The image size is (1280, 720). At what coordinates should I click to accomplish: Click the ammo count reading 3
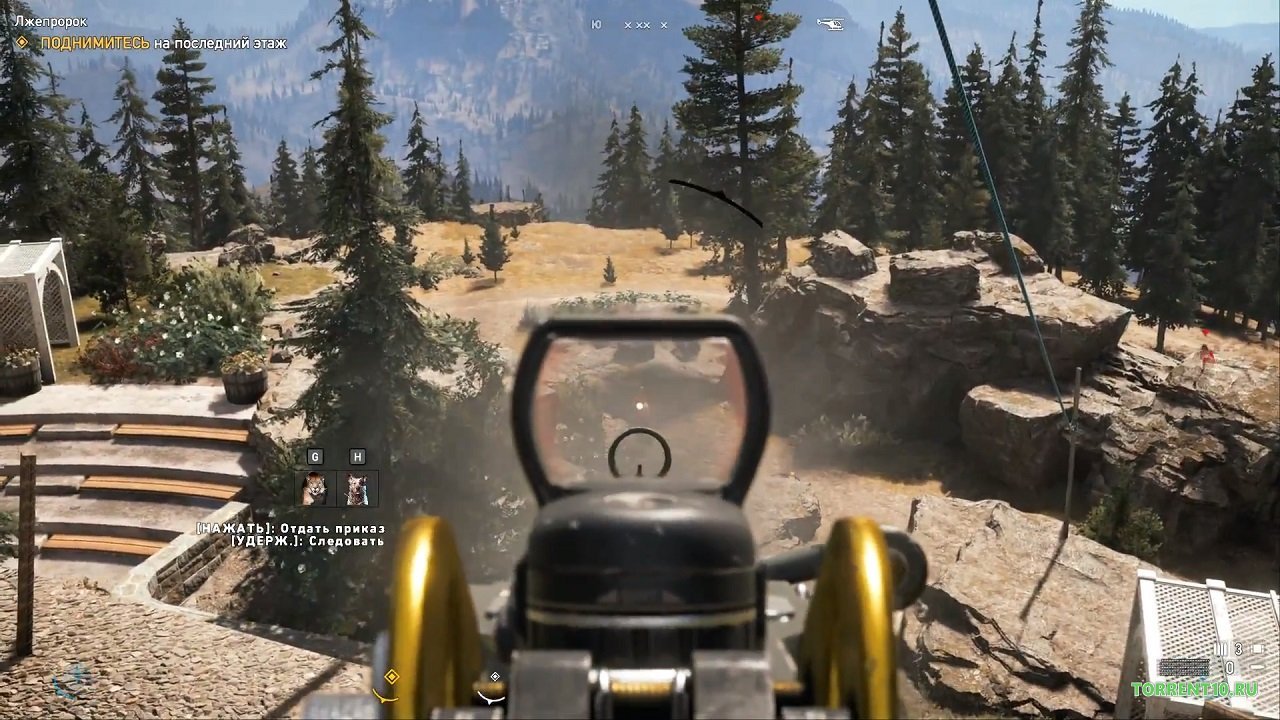[1239, 648]
